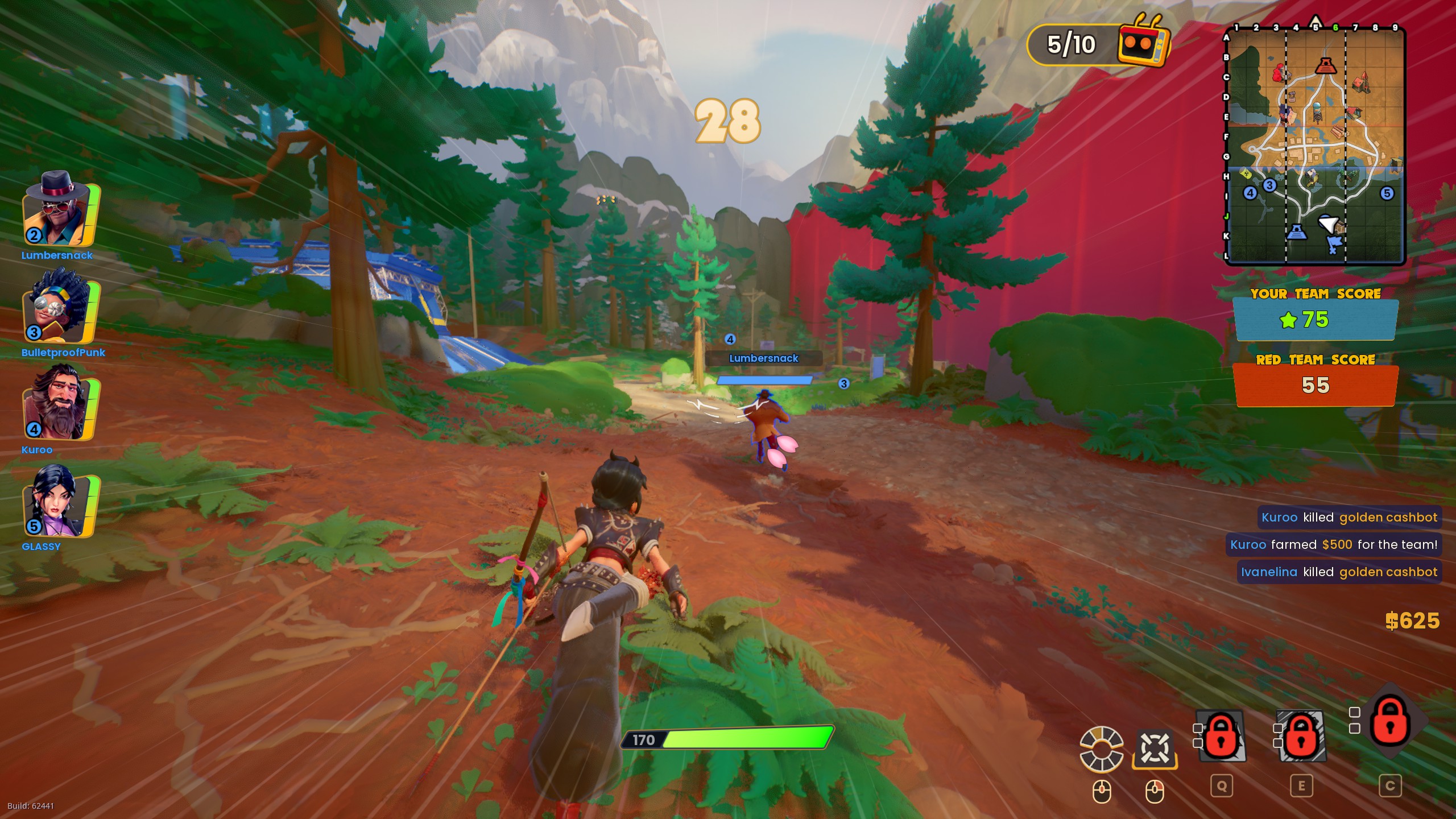Choose Kuroo's bearded teammate portrait
Image resolution: width=1456 pixels, height=819 pixels.
point(60,404)
